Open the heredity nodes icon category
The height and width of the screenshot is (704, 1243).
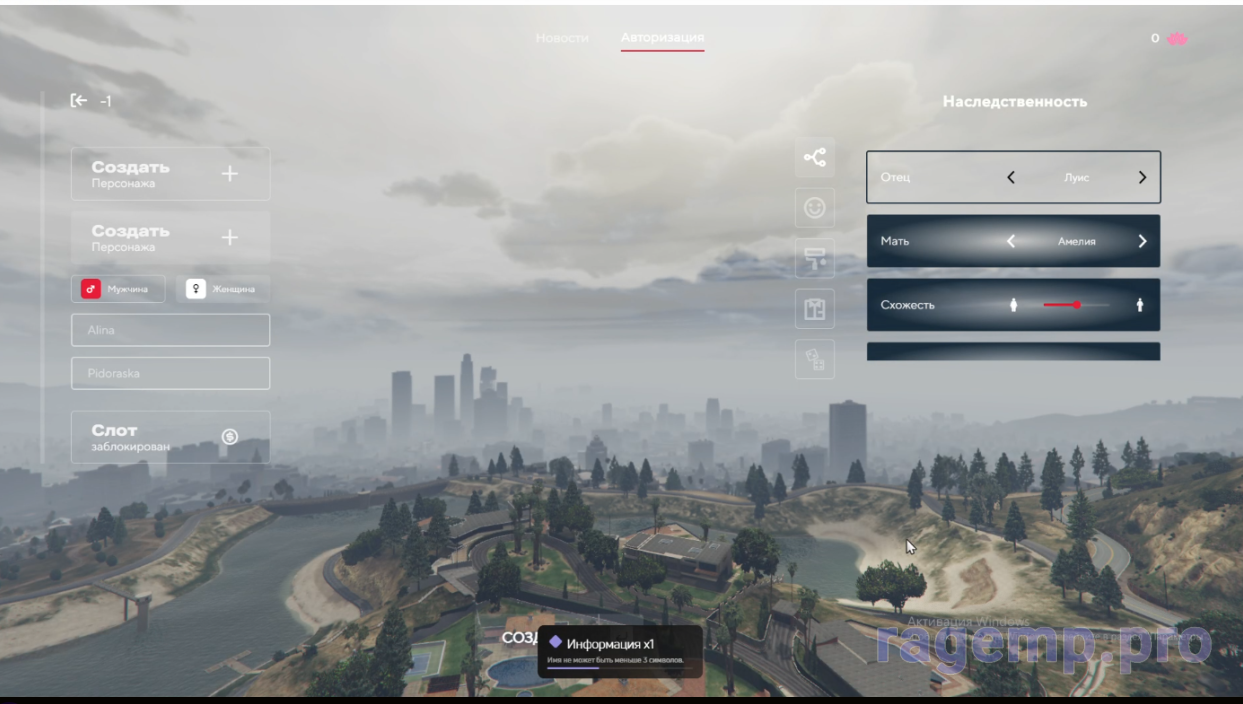click(815, 157)
